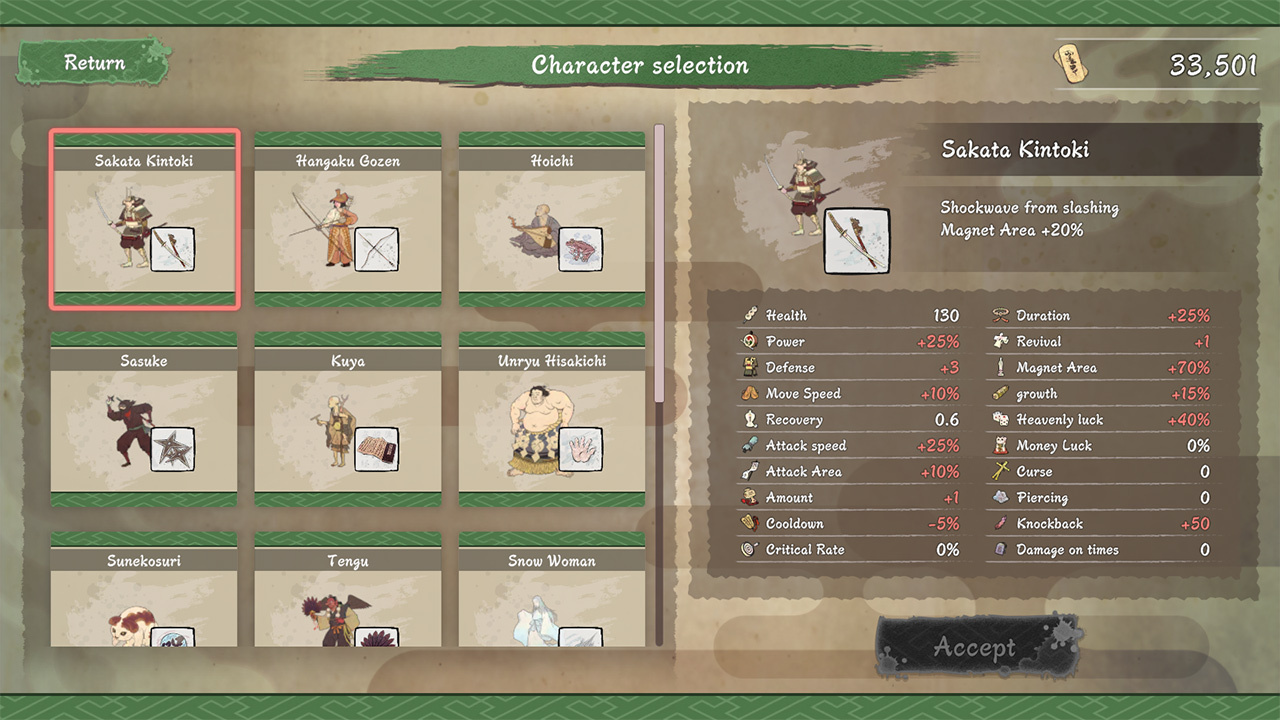Click the Magnet Area stat icon
This screenshot has width=1280, height=720.
(x=999, y=367)
